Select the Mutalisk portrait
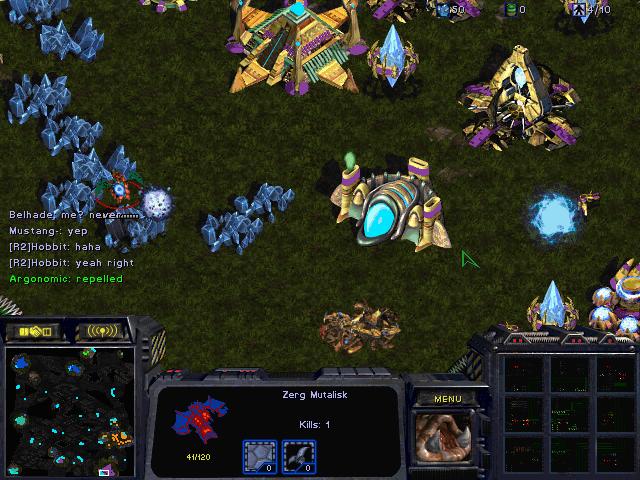 [447, 438]
